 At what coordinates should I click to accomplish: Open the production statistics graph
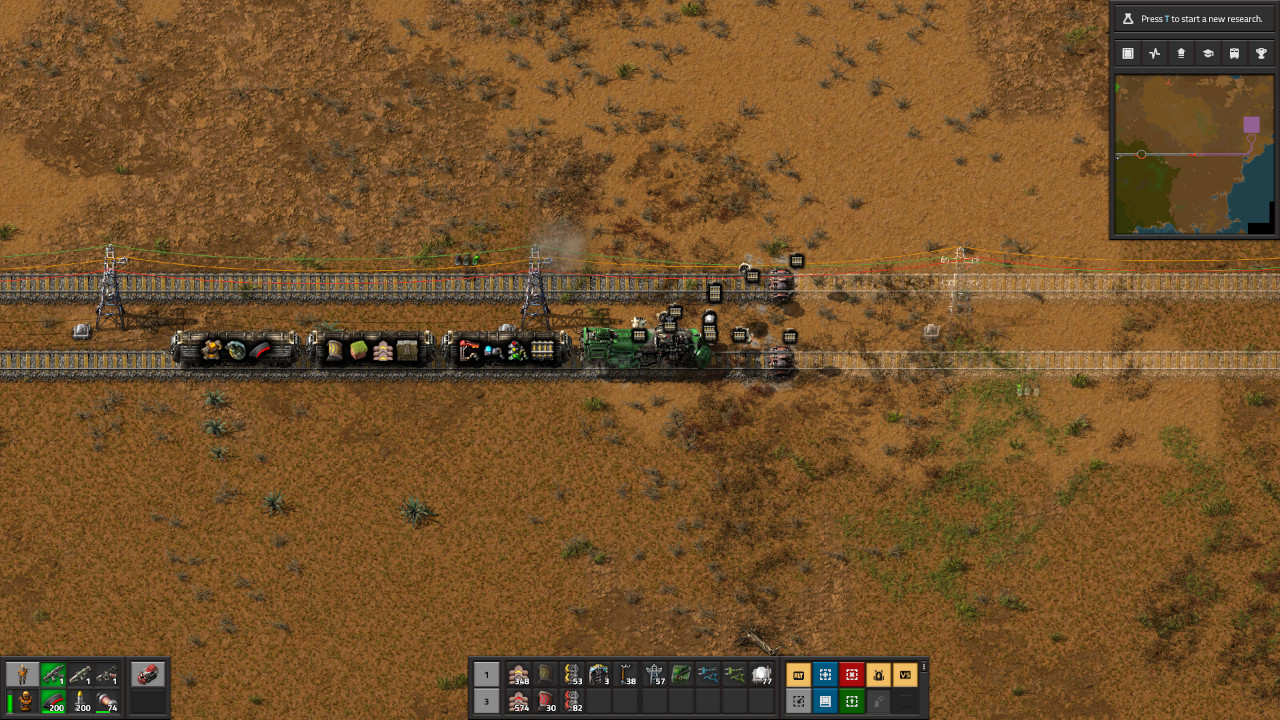click(1154, 53)
